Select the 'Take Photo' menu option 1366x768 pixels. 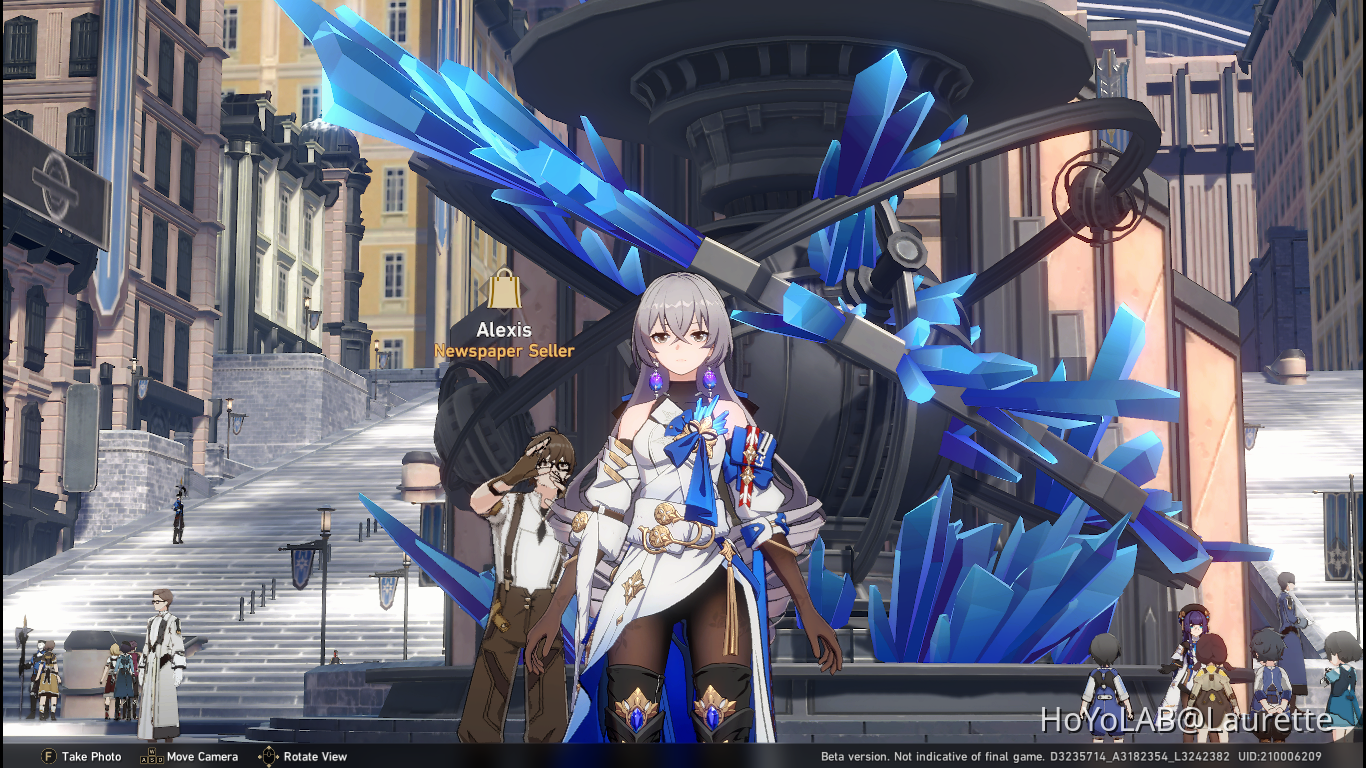point(92,757)
